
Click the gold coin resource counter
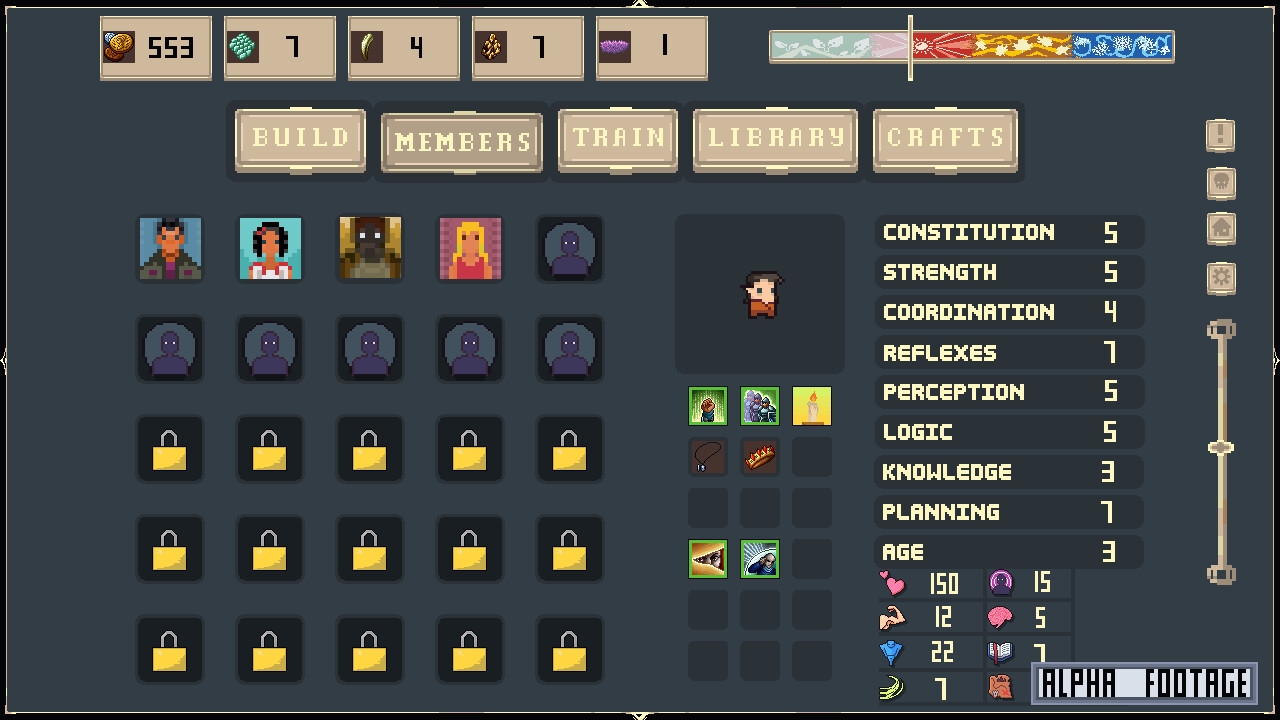pos(155,47)
